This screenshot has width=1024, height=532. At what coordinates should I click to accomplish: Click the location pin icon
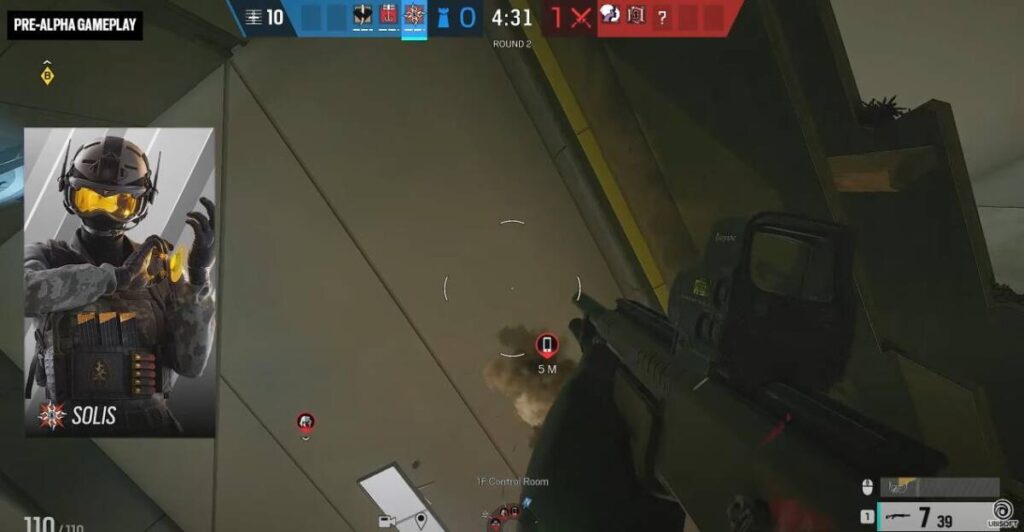[x=421, y=521]
